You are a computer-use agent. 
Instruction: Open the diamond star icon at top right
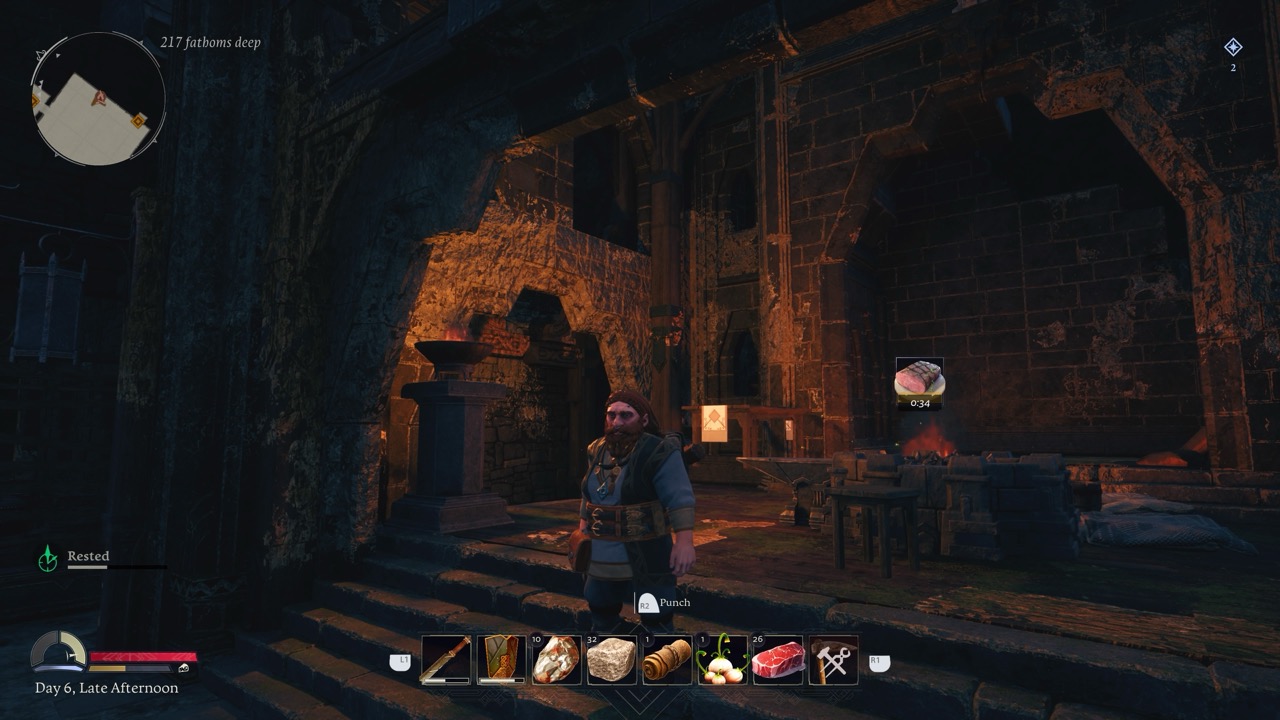1233,47
